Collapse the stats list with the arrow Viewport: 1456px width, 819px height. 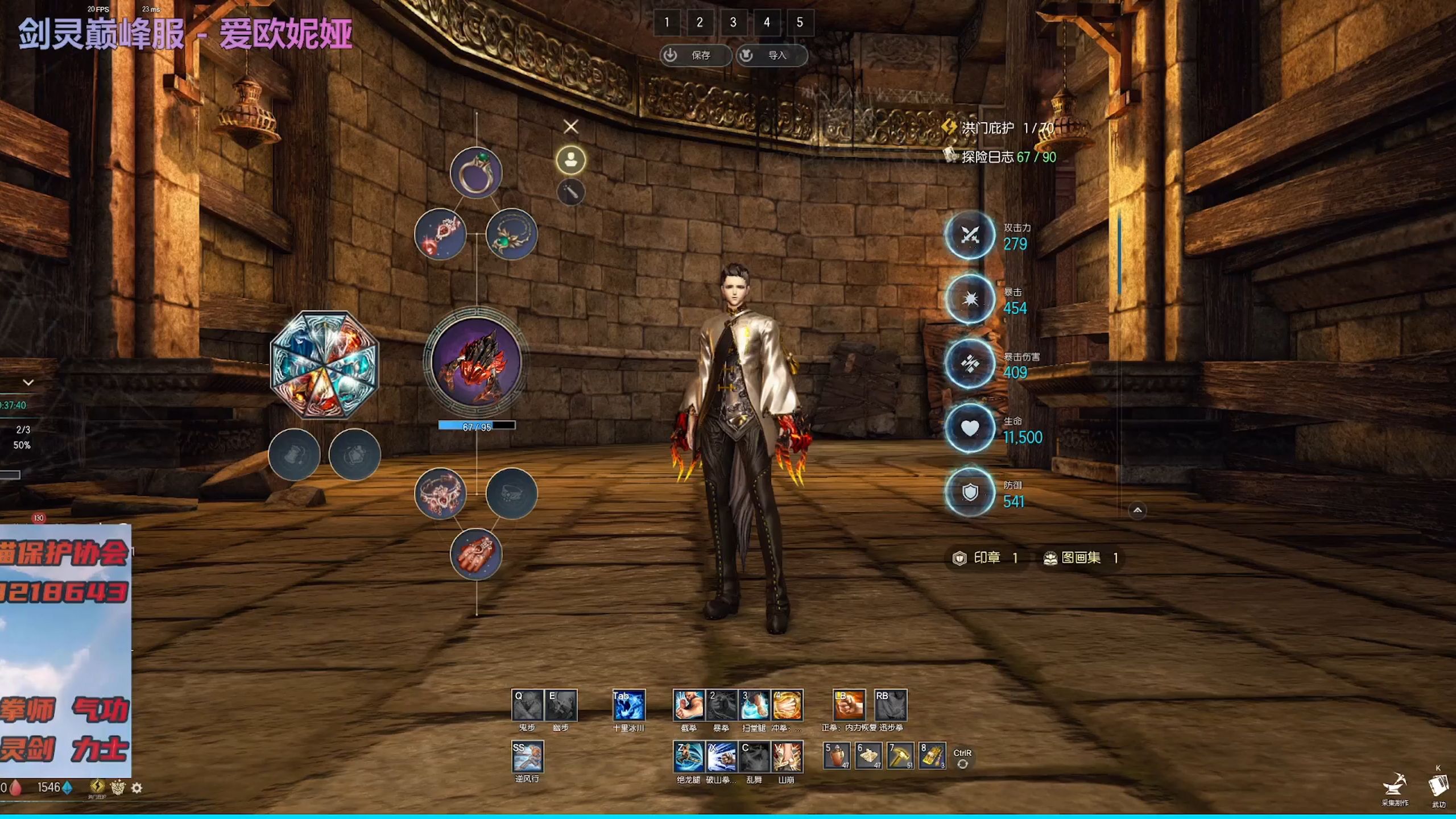coord(1137,510)
